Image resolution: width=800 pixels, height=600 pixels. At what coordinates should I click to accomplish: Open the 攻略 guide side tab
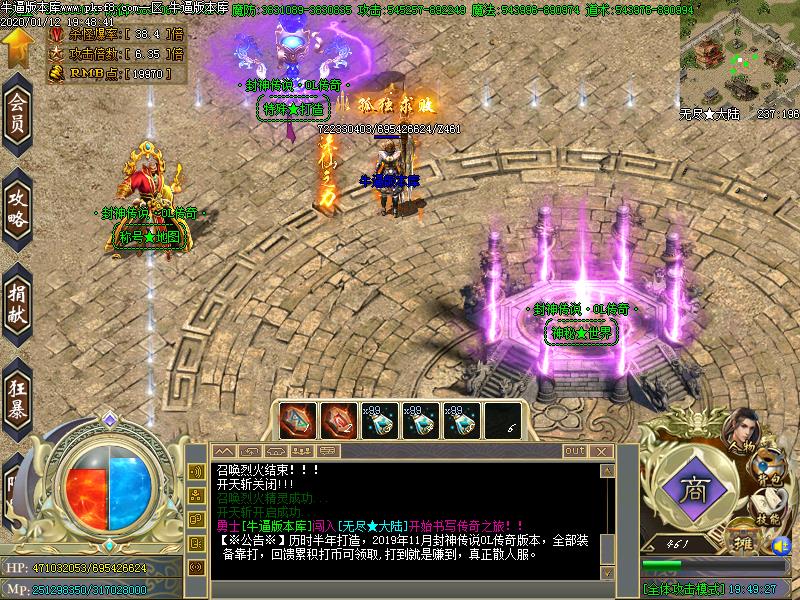click(17, 205)
